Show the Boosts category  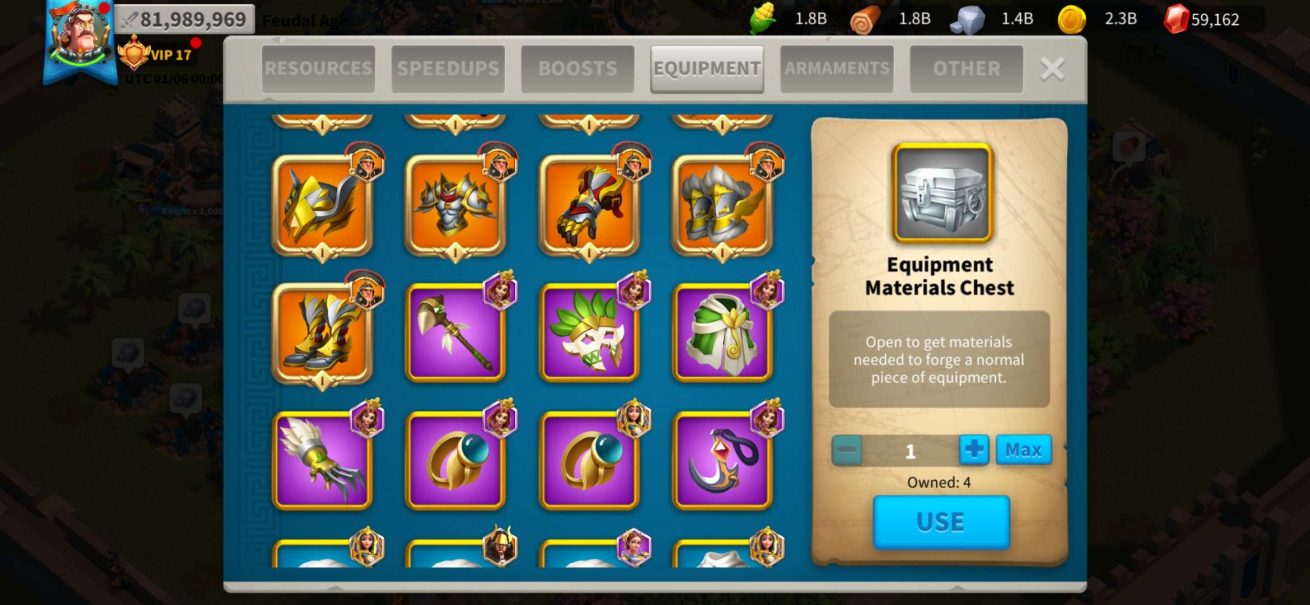click(577, 69)
